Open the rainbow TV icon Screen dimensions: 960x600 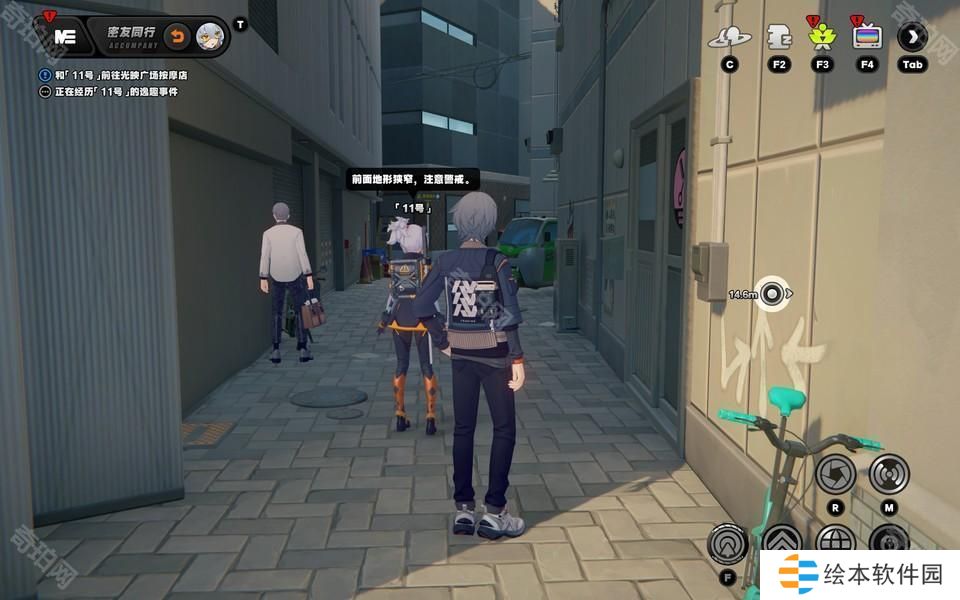click(867, 38)
